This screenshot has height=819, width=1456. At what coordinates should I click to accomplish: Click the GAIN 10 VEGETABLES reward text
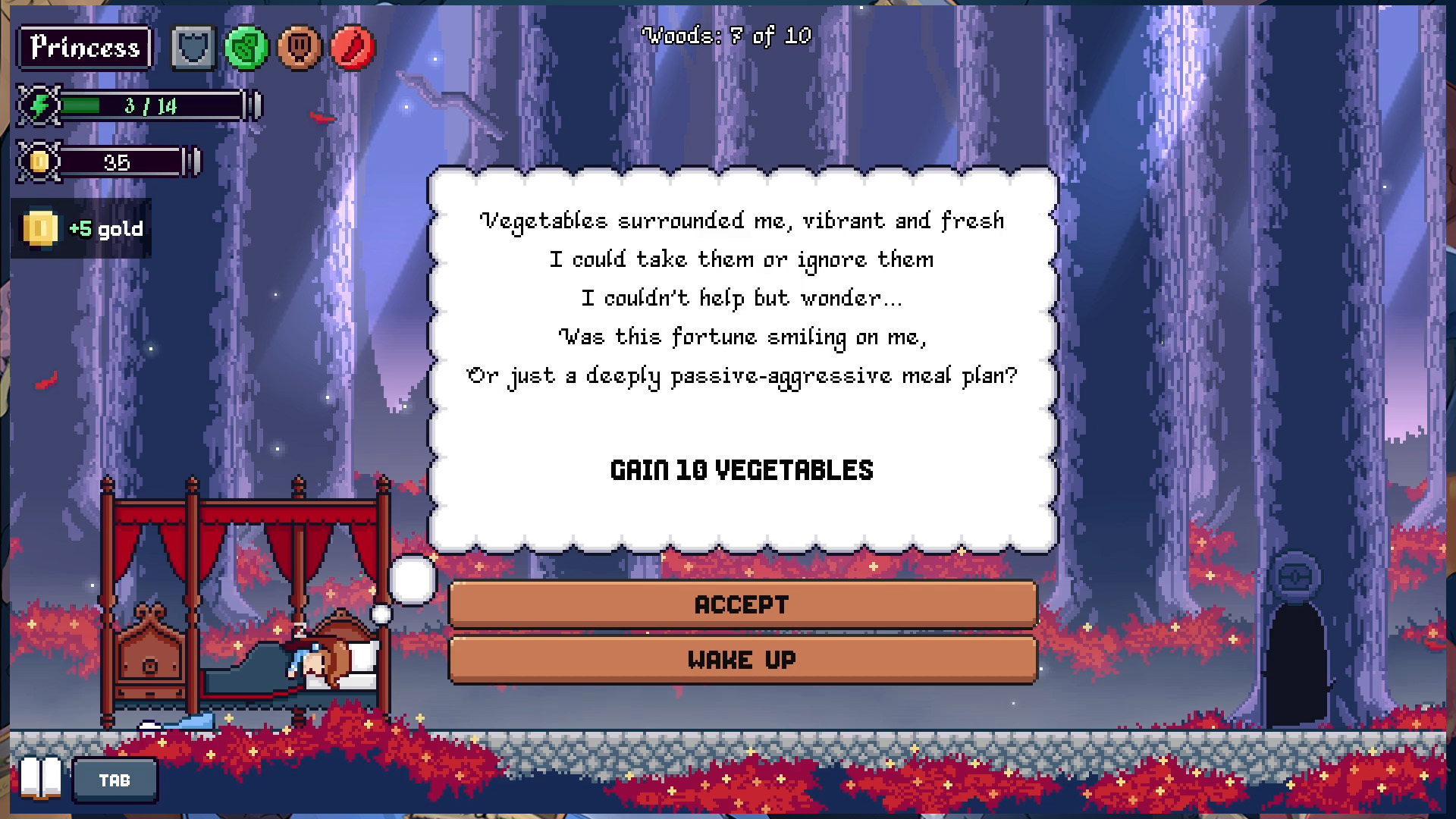pyautogui.click(x=742, y=470)
